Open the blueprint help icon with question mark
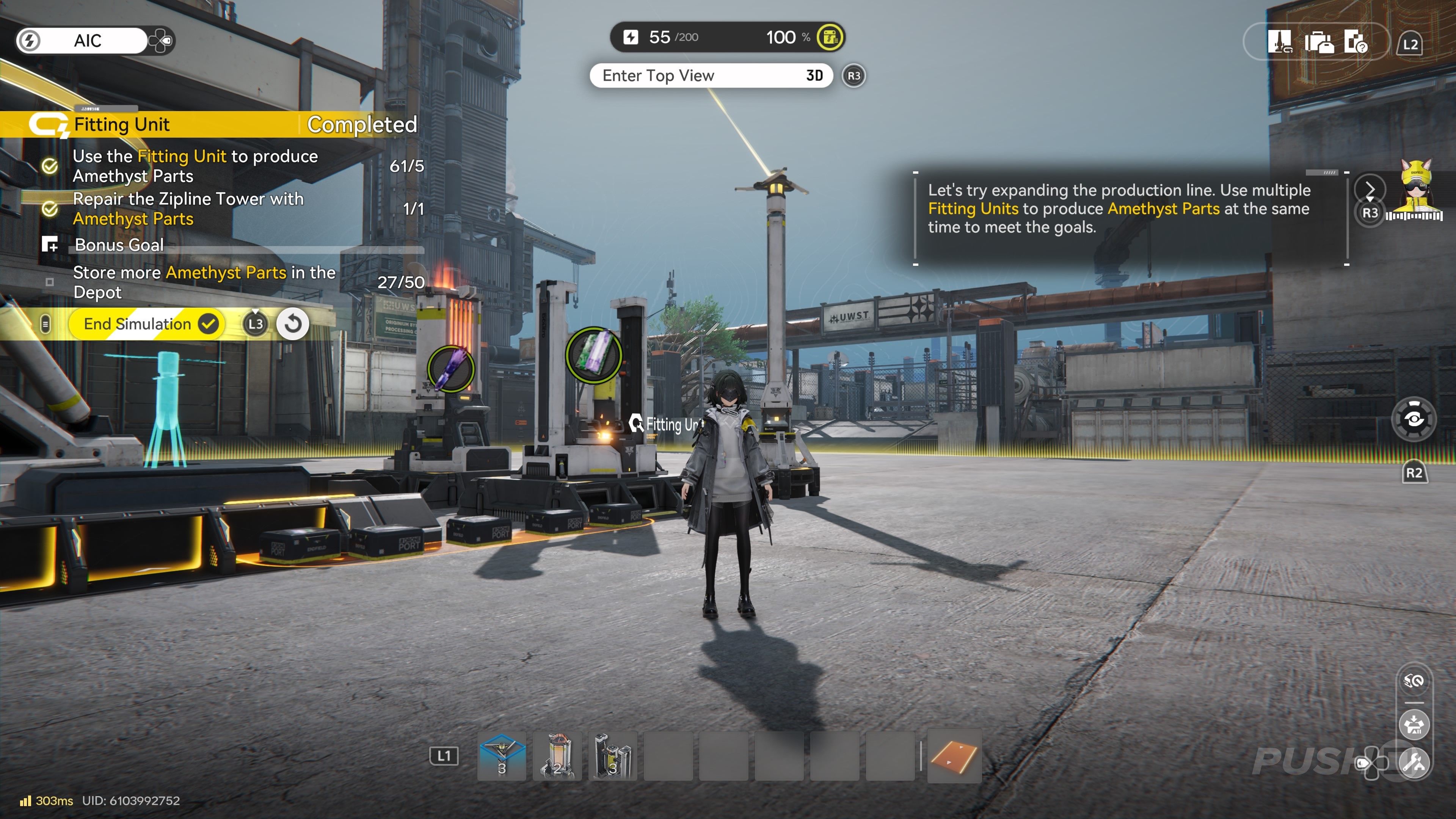Viewport: 1456px width, 819px height. [x=1356, y=42]
